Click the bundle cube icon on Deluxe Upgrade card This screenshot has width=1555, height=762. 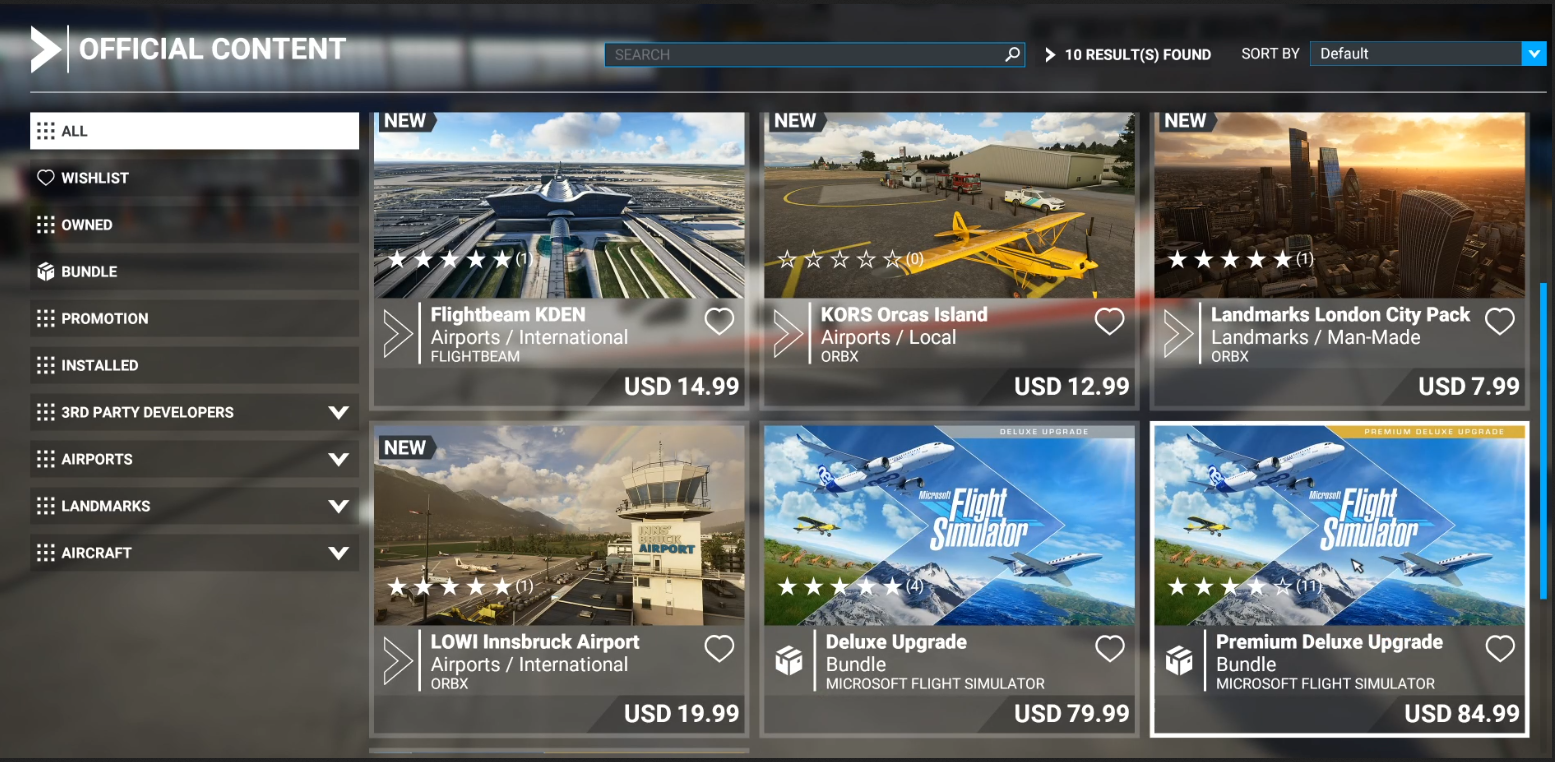click(x=789, y=659)
